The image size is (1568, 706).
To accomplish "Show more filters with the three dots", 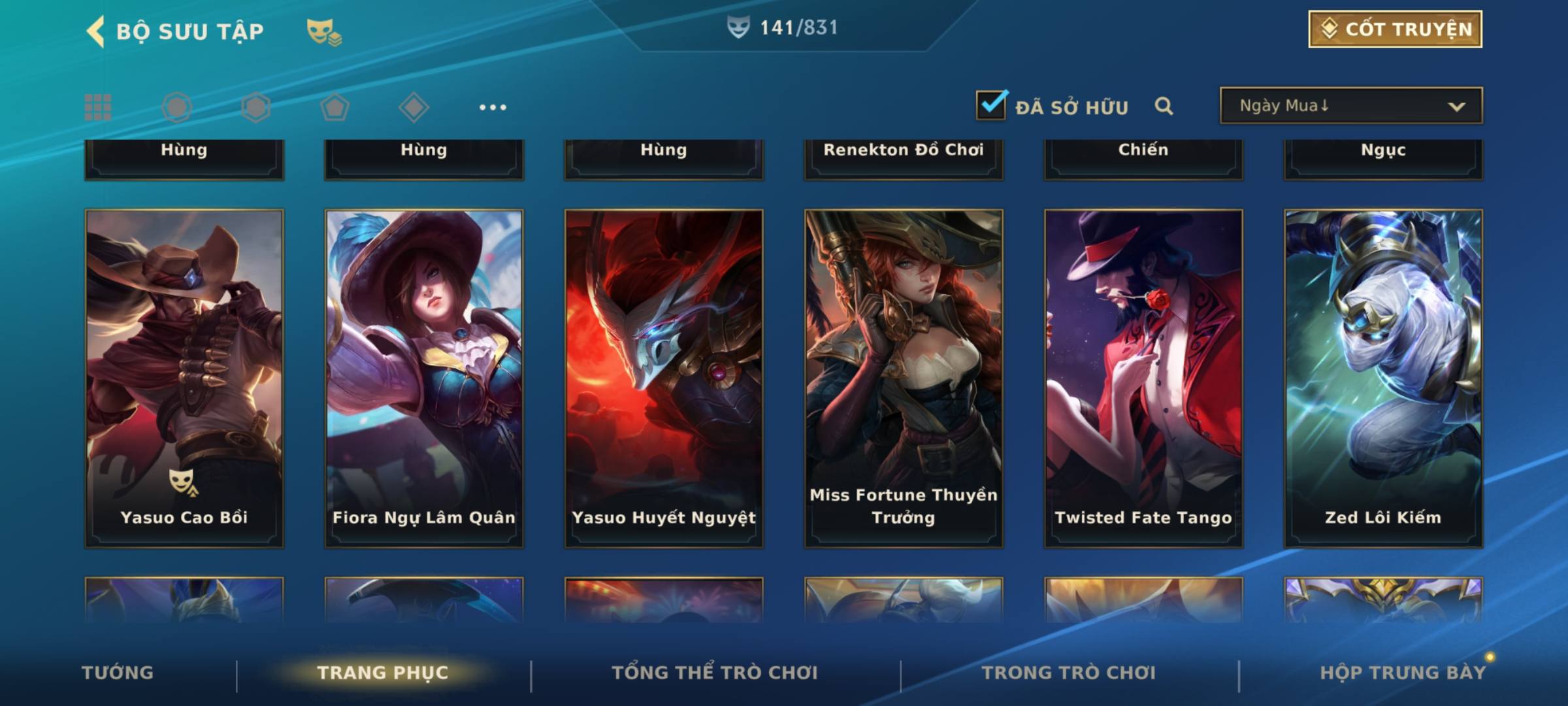I will tap(493, 107).
